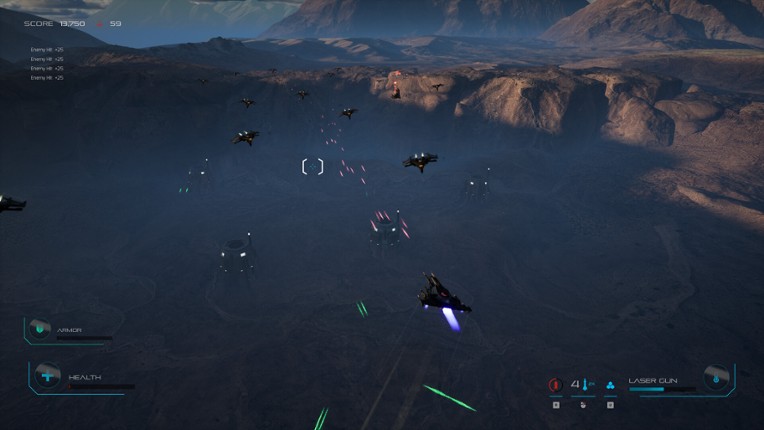Click the health cross icon
764x430 pixels.
pyautogui.click(x=47, y=376)
